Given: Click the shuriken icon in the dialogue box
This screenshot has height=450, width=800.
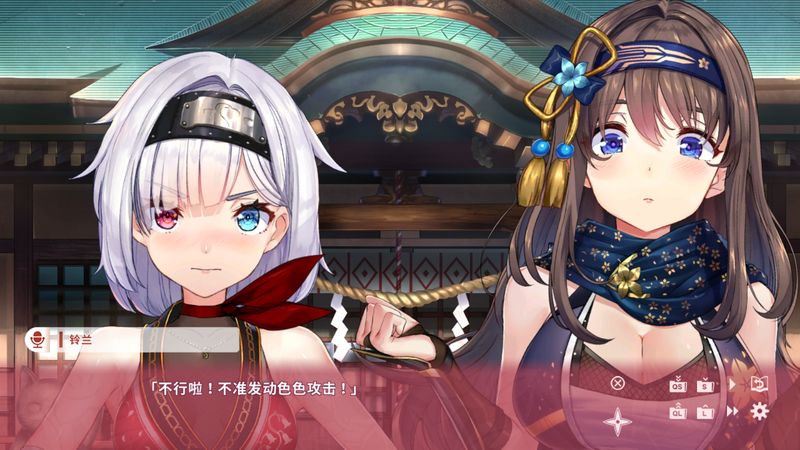Looking at the screenshot, I should point(617,421).
